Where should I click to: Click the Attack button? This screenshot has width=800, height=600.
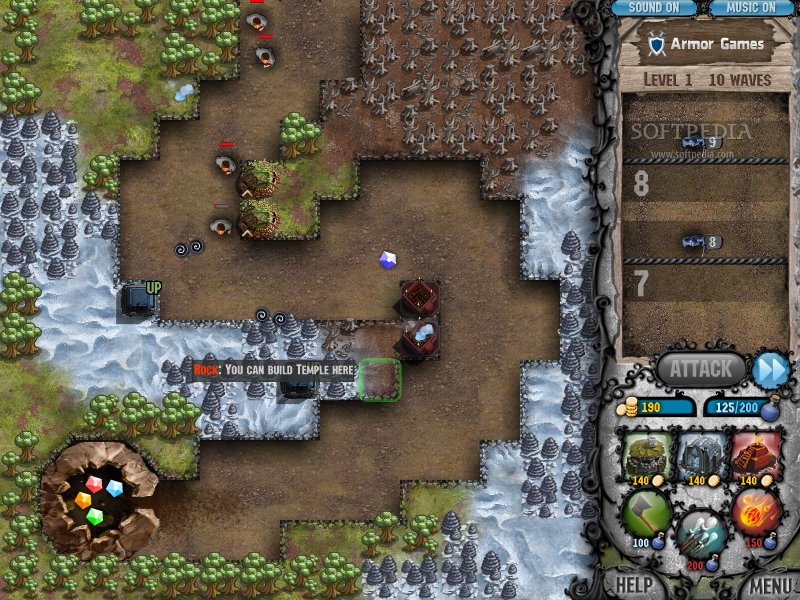click(x=700, y=369)
